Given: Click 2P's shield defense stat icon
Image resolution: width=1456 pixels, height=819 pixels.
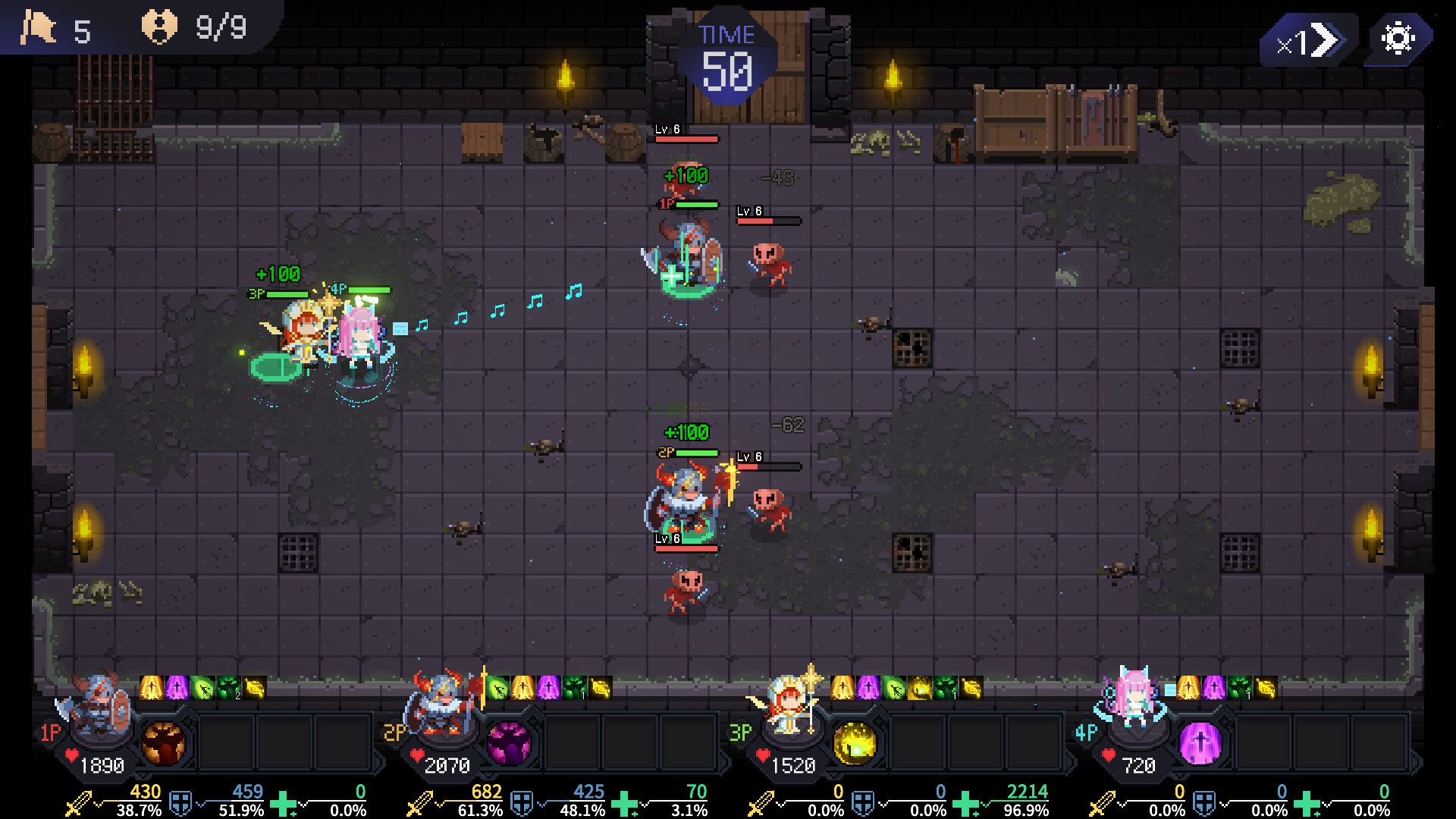Looking at the screenshot, I should coord(522,803).
